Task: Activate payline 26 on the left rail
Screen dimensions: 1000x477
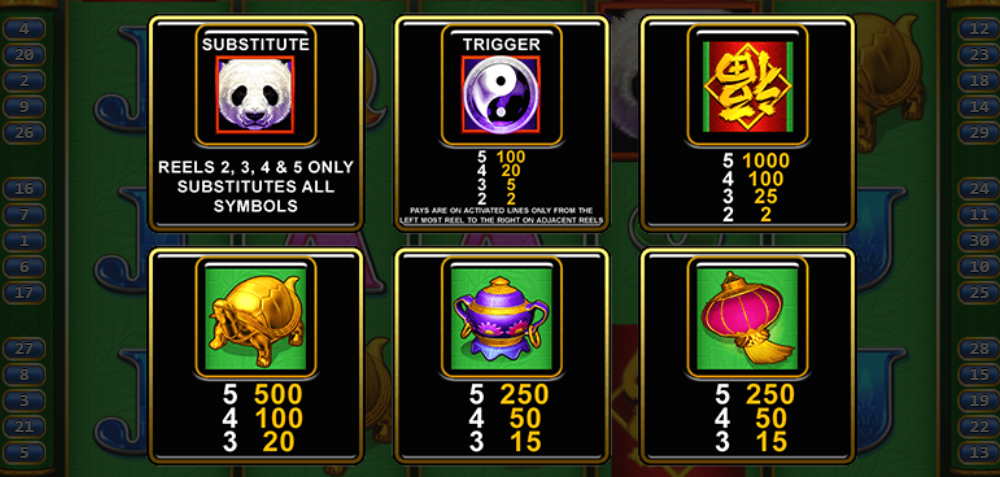Action: tap(24, 132)
